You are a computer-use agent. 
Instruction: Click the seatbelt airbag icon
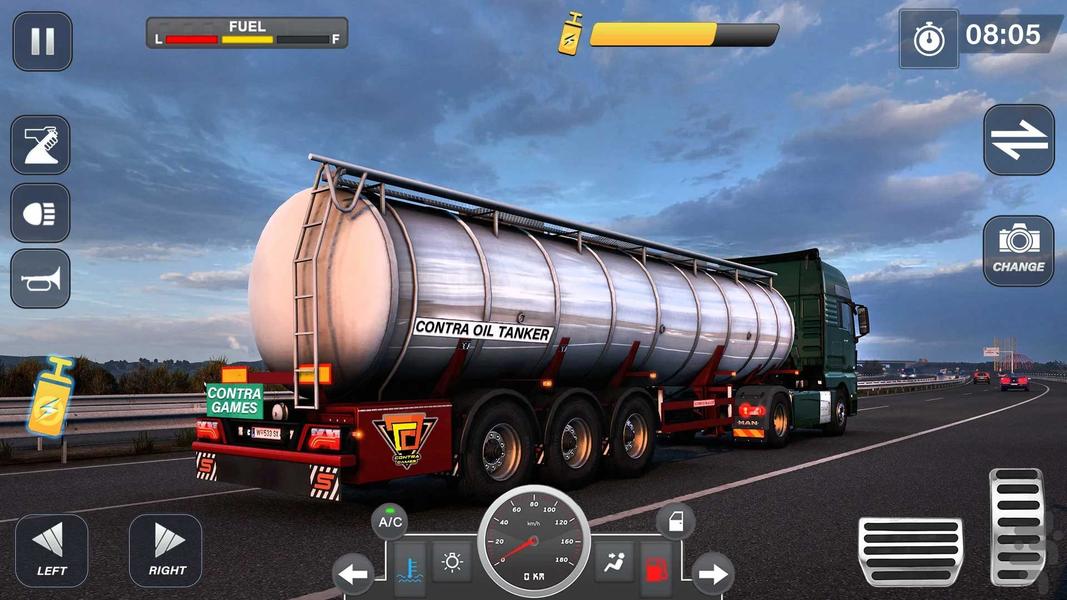613,562
